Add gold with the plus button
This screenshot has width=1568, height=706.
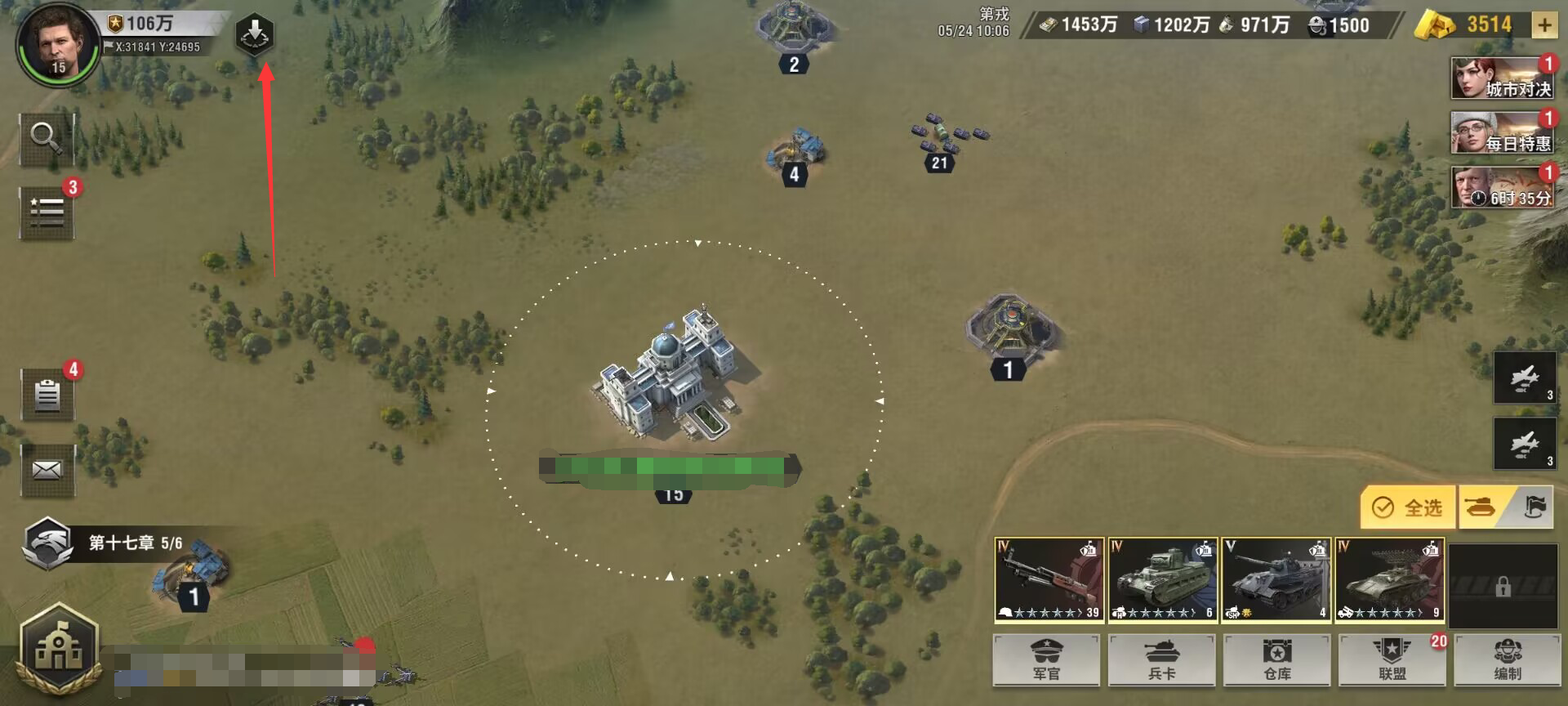click(x=1543, y=25)
